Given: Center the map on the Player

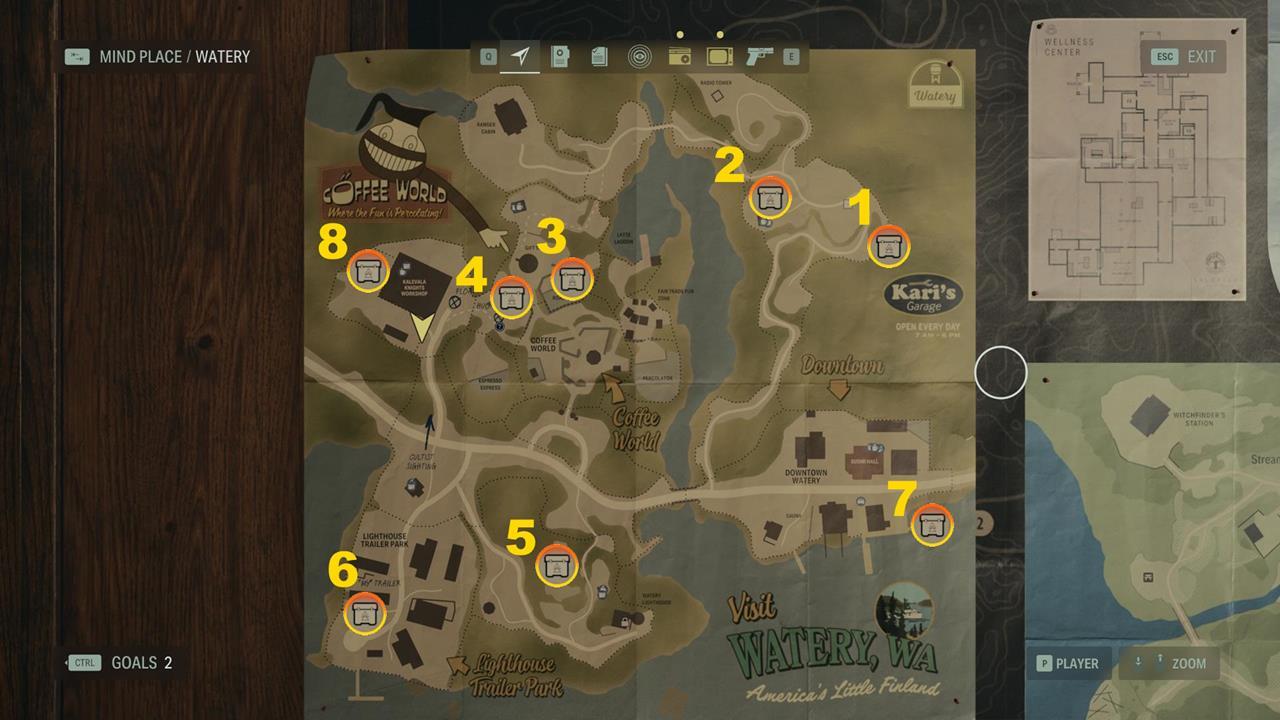Looking at the screenshot, I should click(x=1069, y=663).
